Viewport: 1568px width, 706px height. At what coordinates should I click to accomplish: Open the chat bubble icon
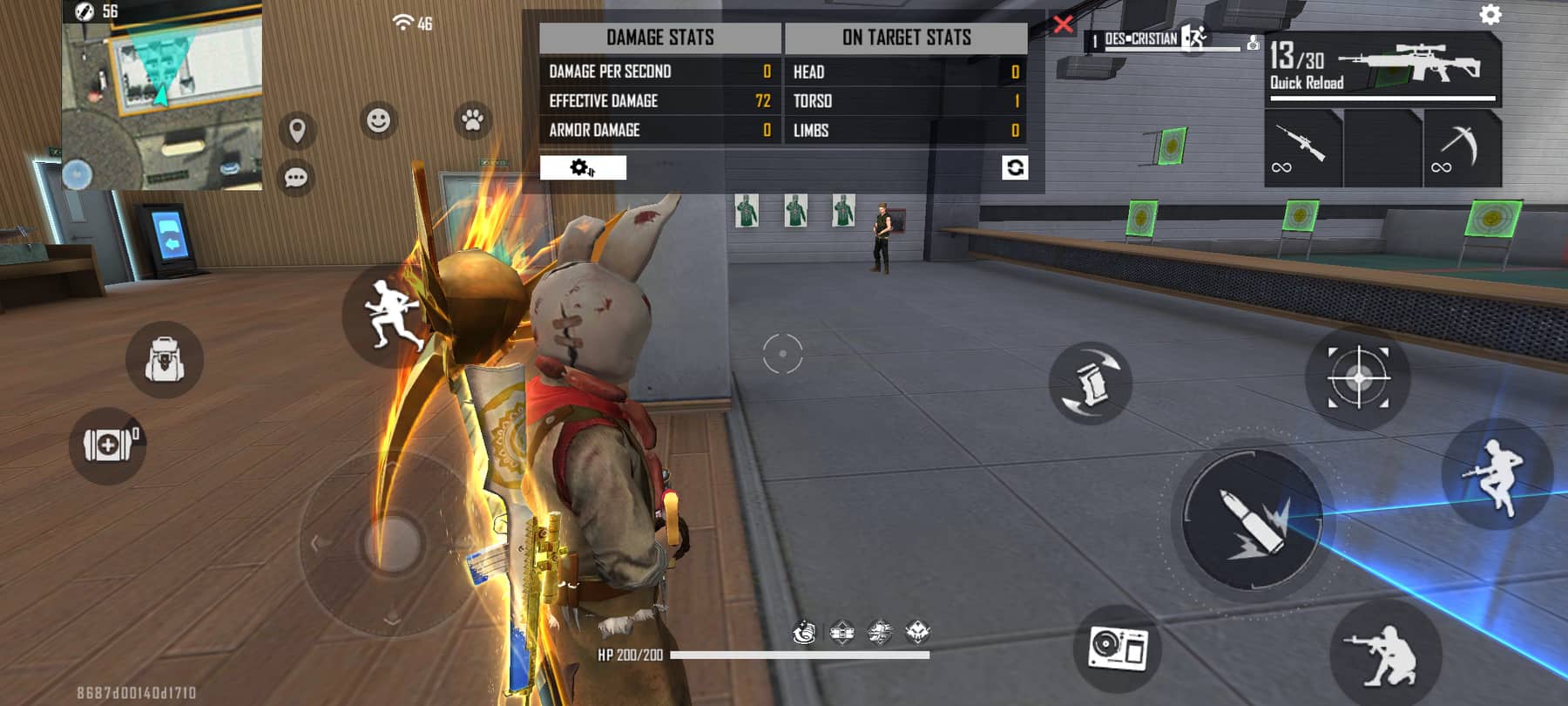[x=295, y=176]
